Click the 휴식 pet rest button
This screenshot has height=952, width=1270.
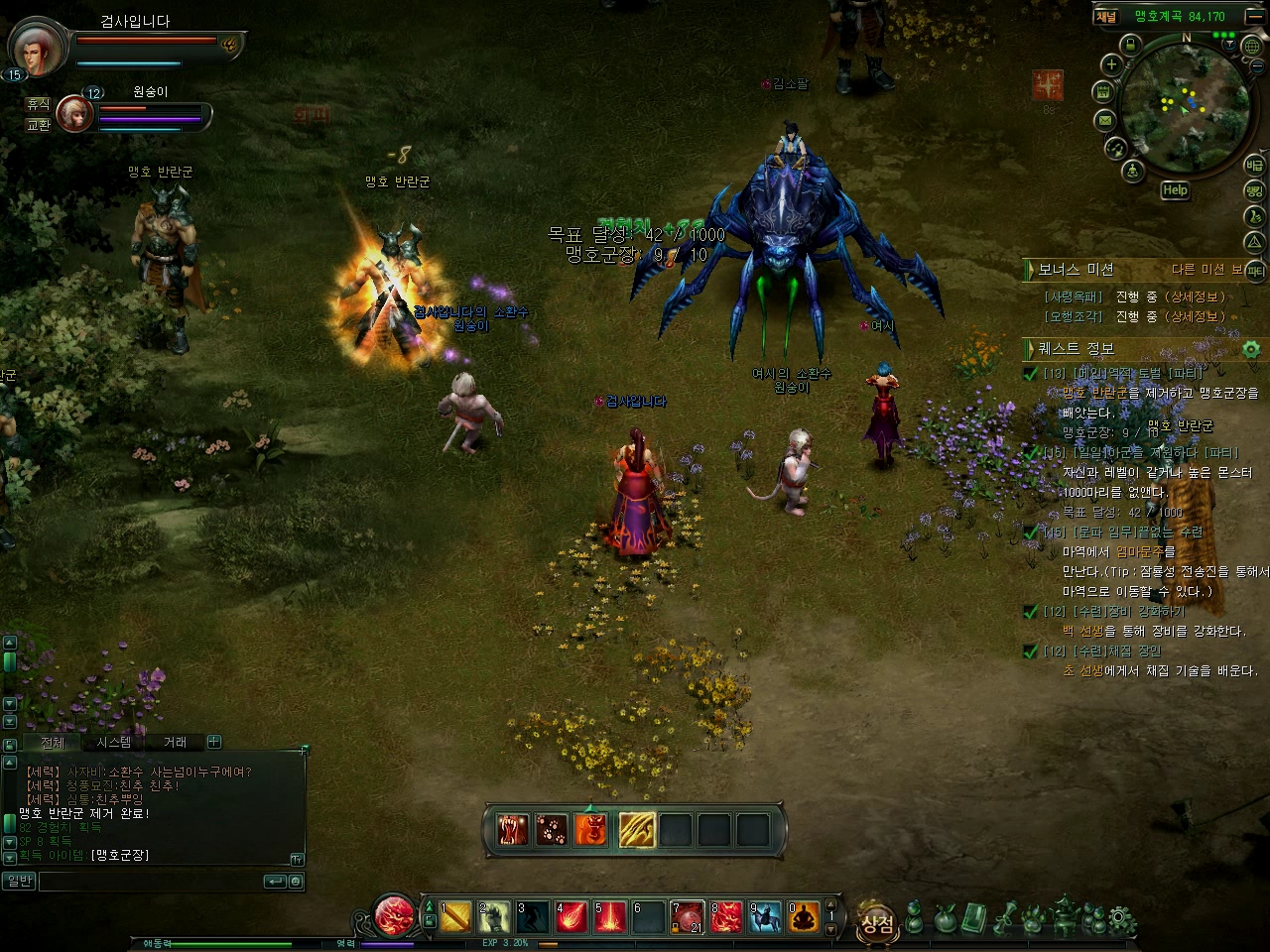pos(38,104)
